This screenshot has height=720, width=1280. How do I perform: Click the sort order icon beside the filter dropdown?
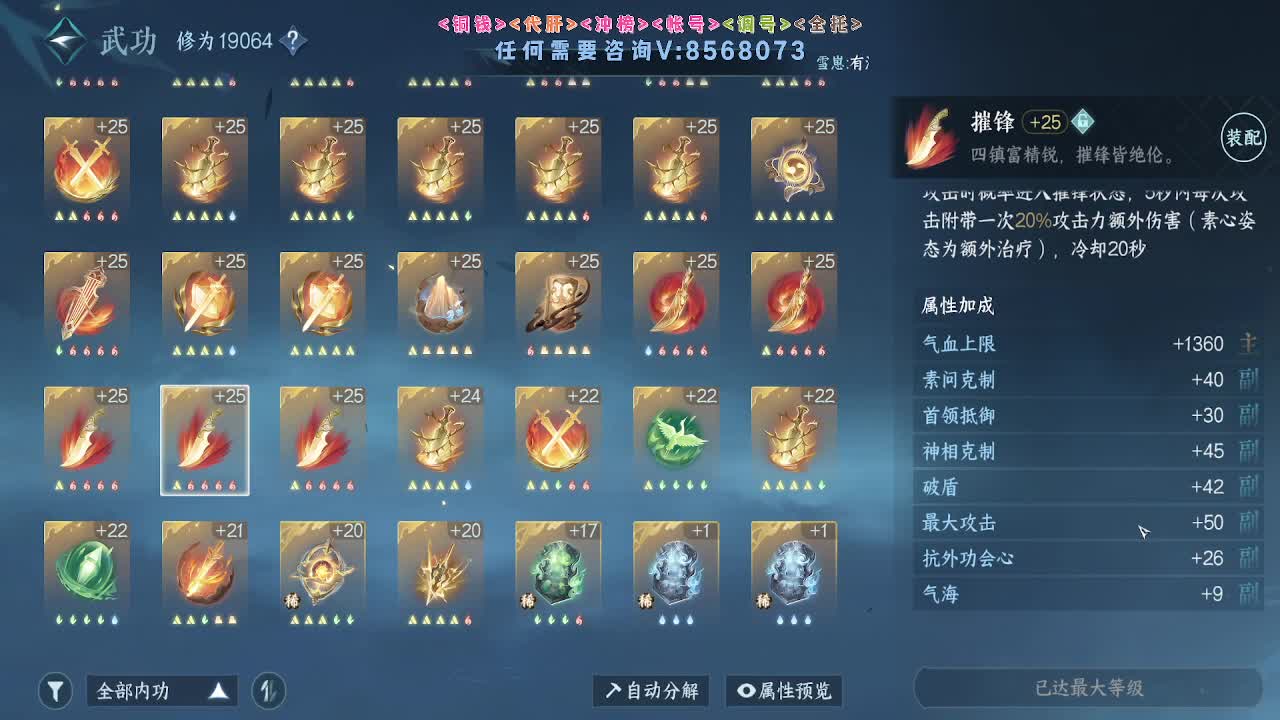[x=268, y=690]
